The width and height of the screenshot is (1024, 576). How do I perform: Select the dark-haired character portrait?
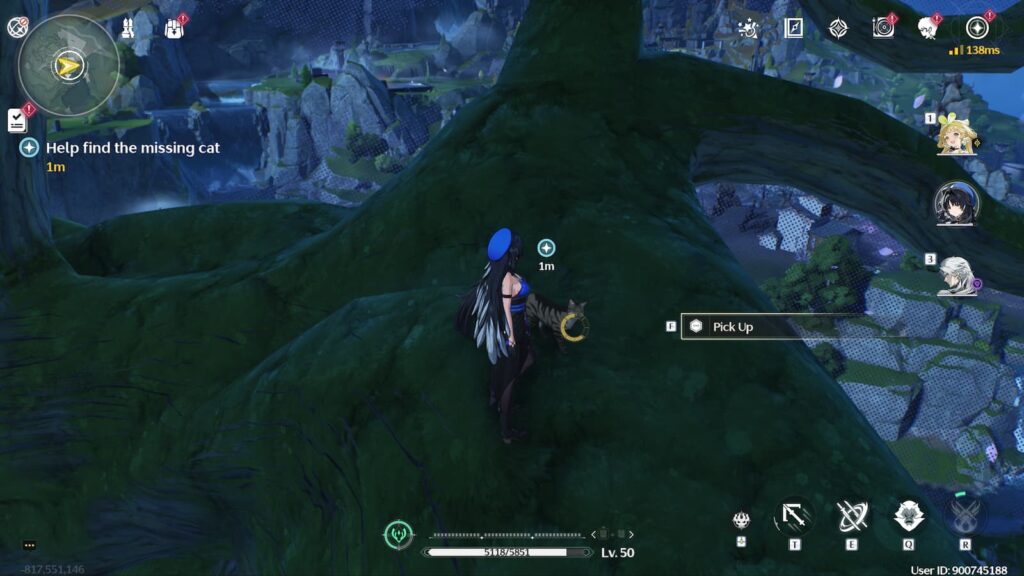tap(955, 204)
